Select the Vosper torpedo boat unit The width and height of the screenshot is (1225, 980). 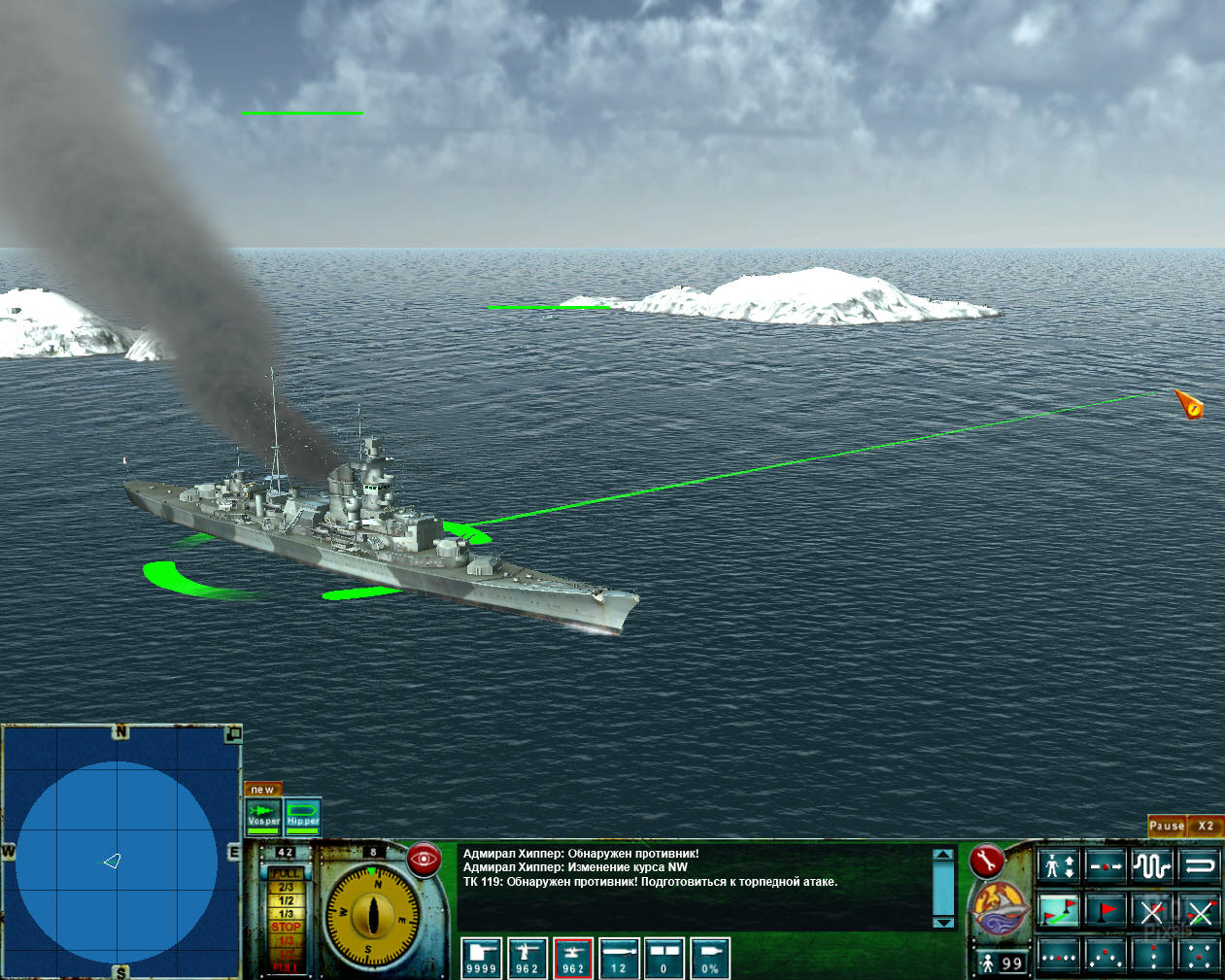263,815
